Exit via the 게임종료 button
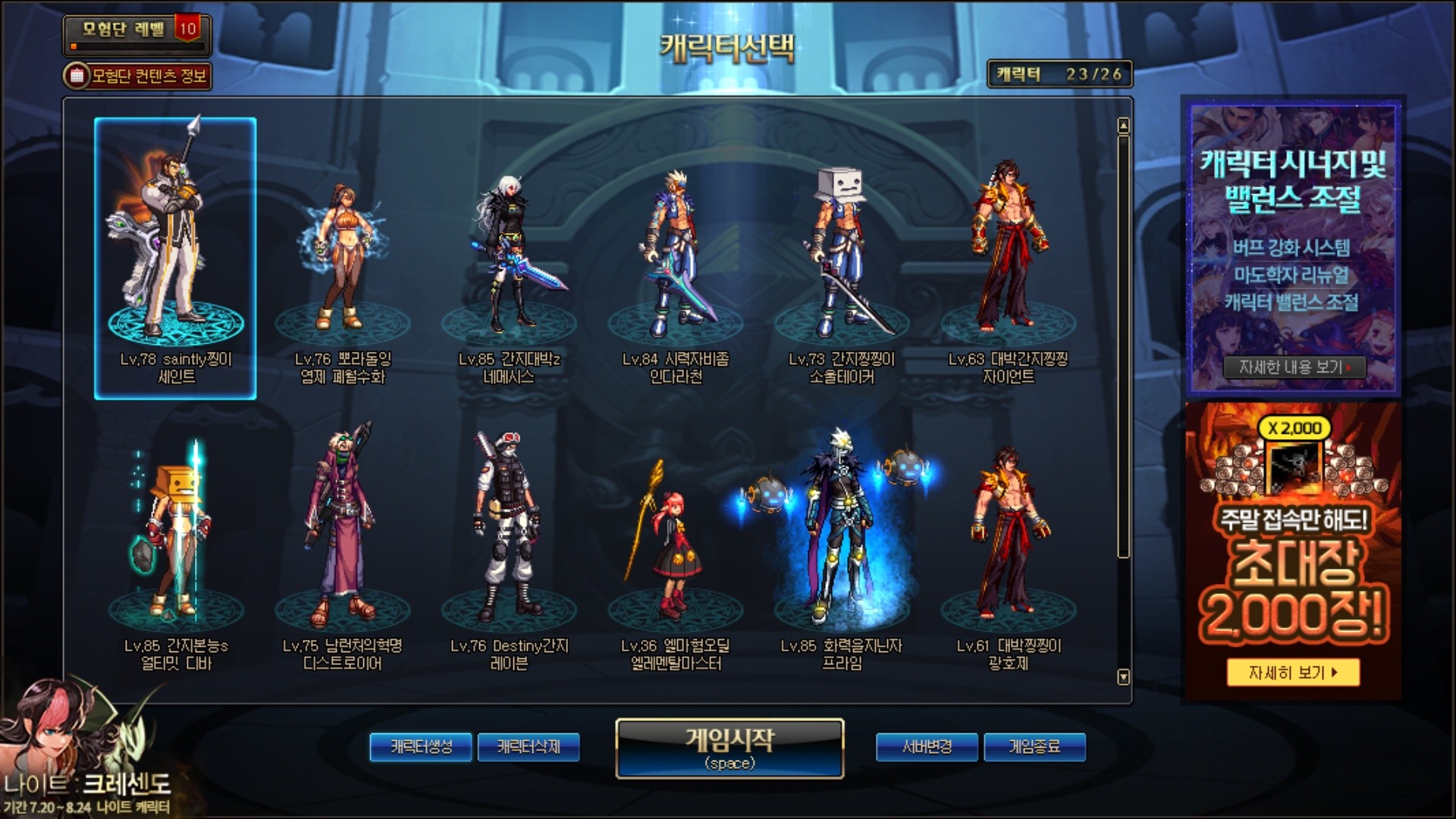 pos(1034,747)
